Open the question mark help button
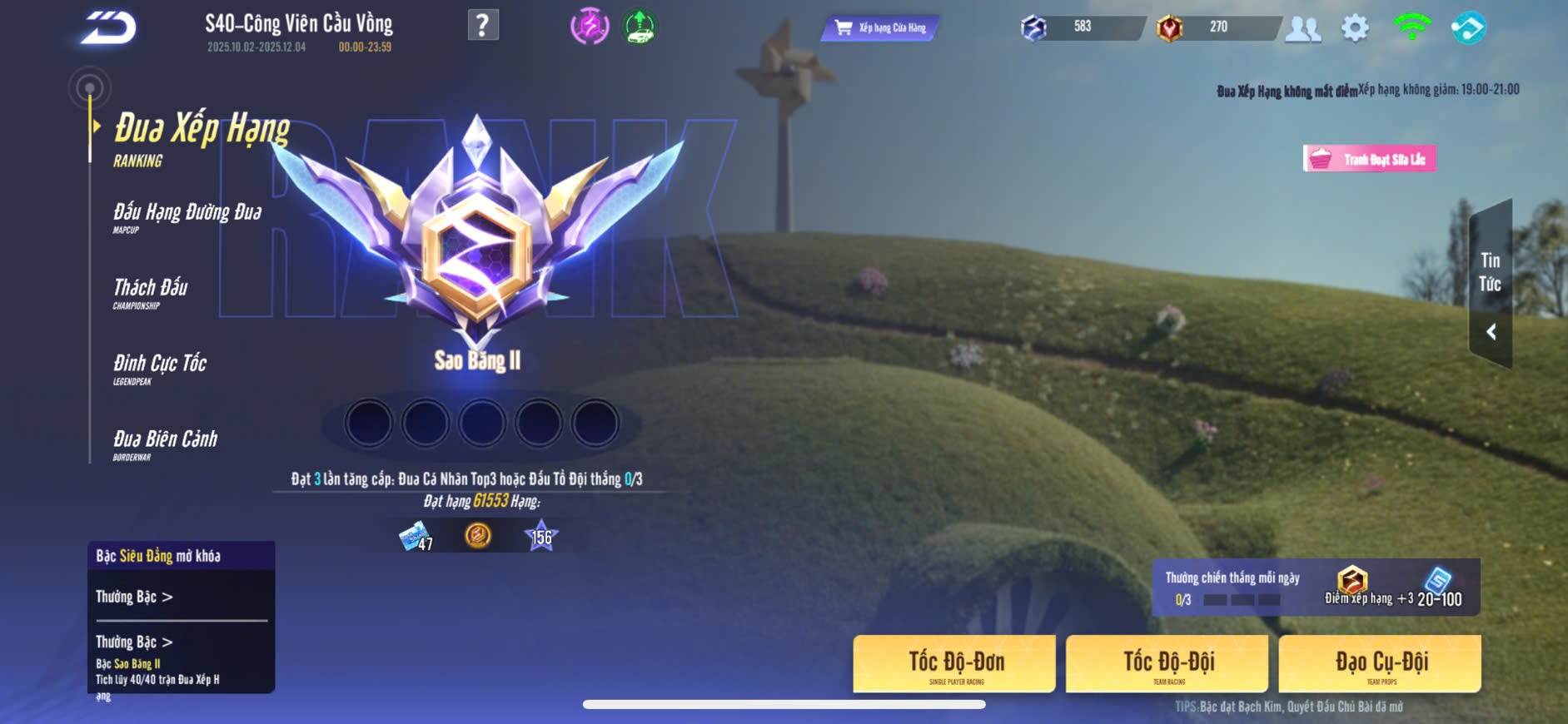Image resolution: width=1568 pixels, height=724 pixels. 483,25
